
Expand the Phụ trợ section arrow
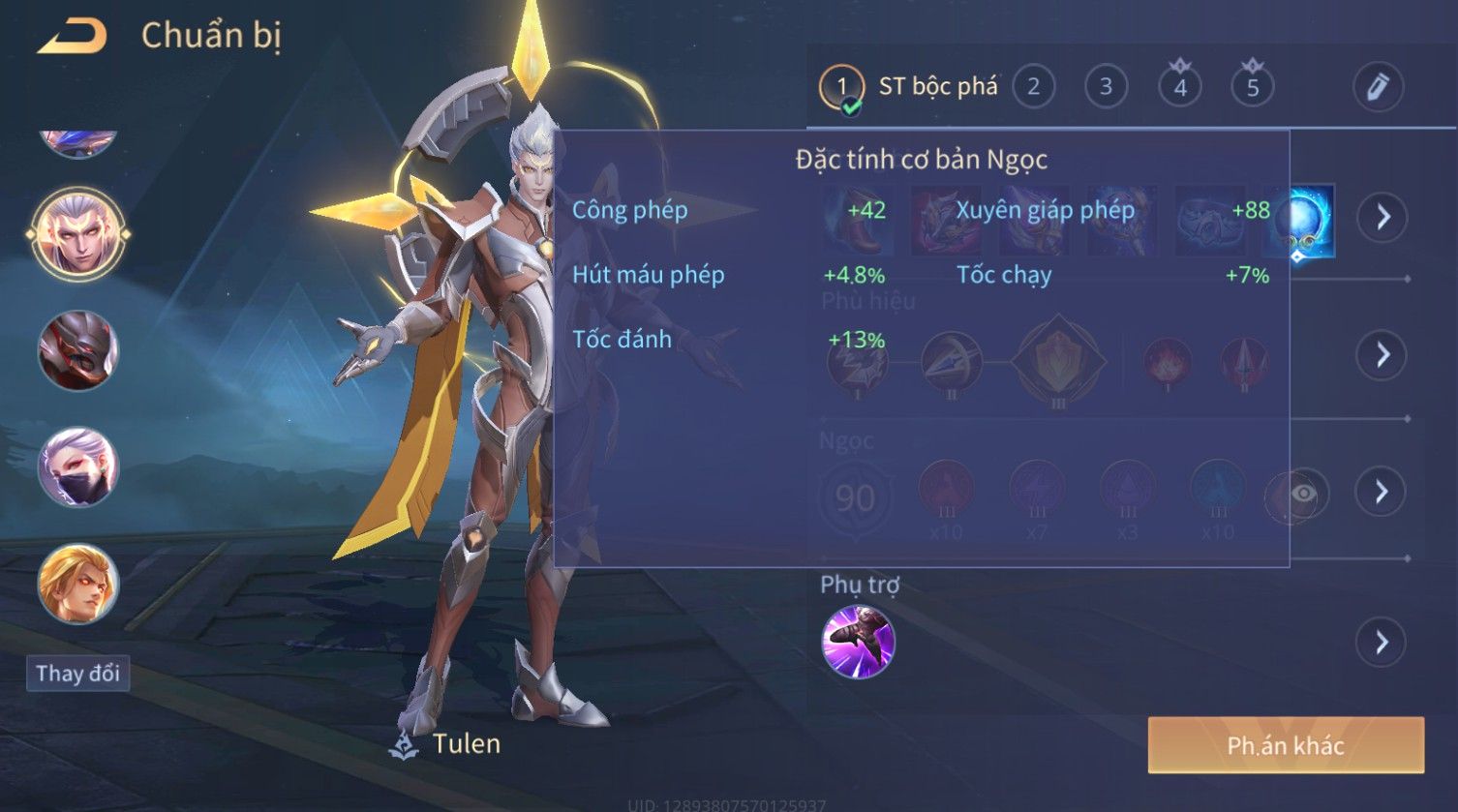pyautogui.click(x=1382, y=643)
